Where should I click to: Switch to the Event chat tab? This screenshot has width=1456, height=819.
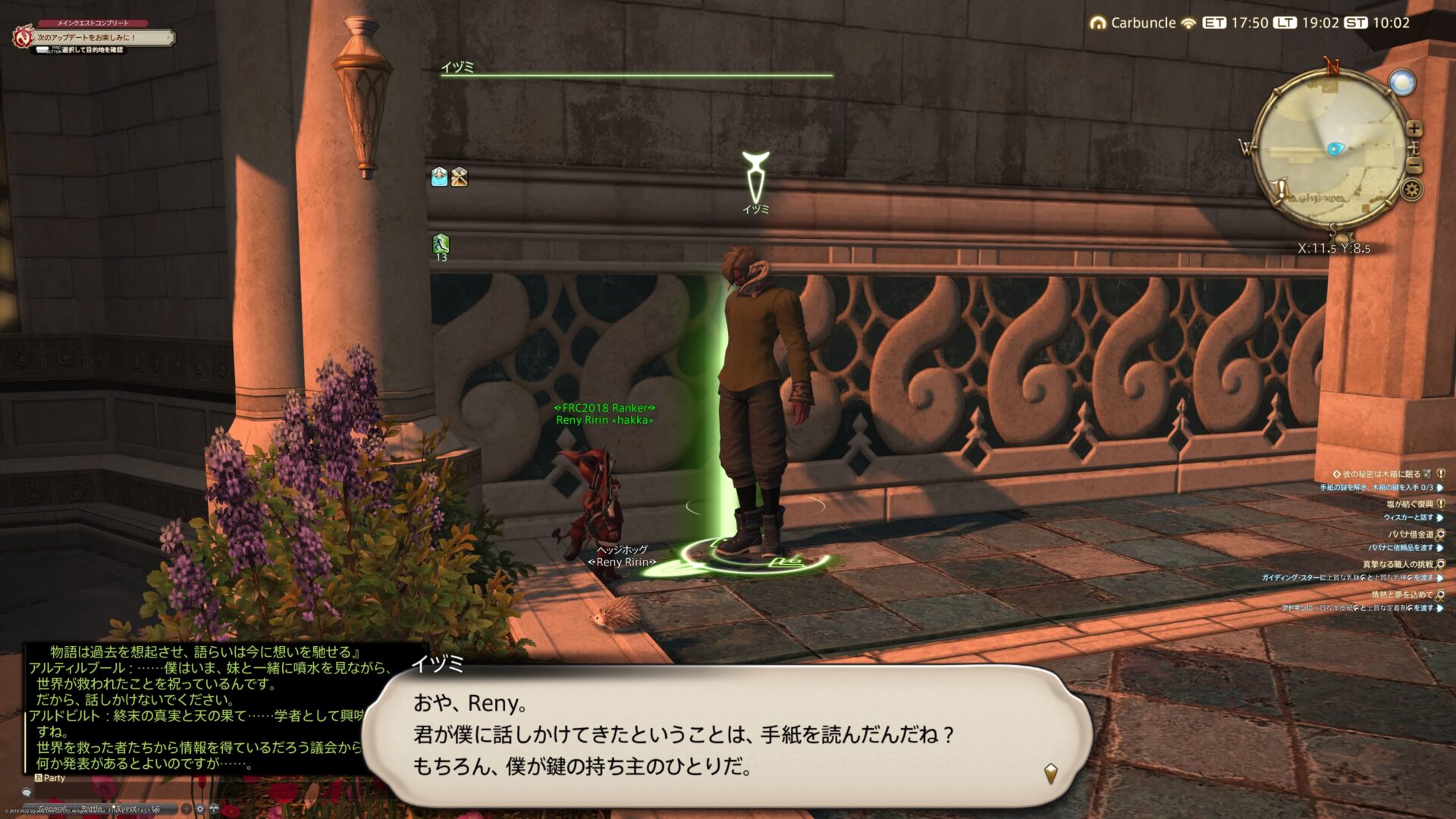(127, 807)
